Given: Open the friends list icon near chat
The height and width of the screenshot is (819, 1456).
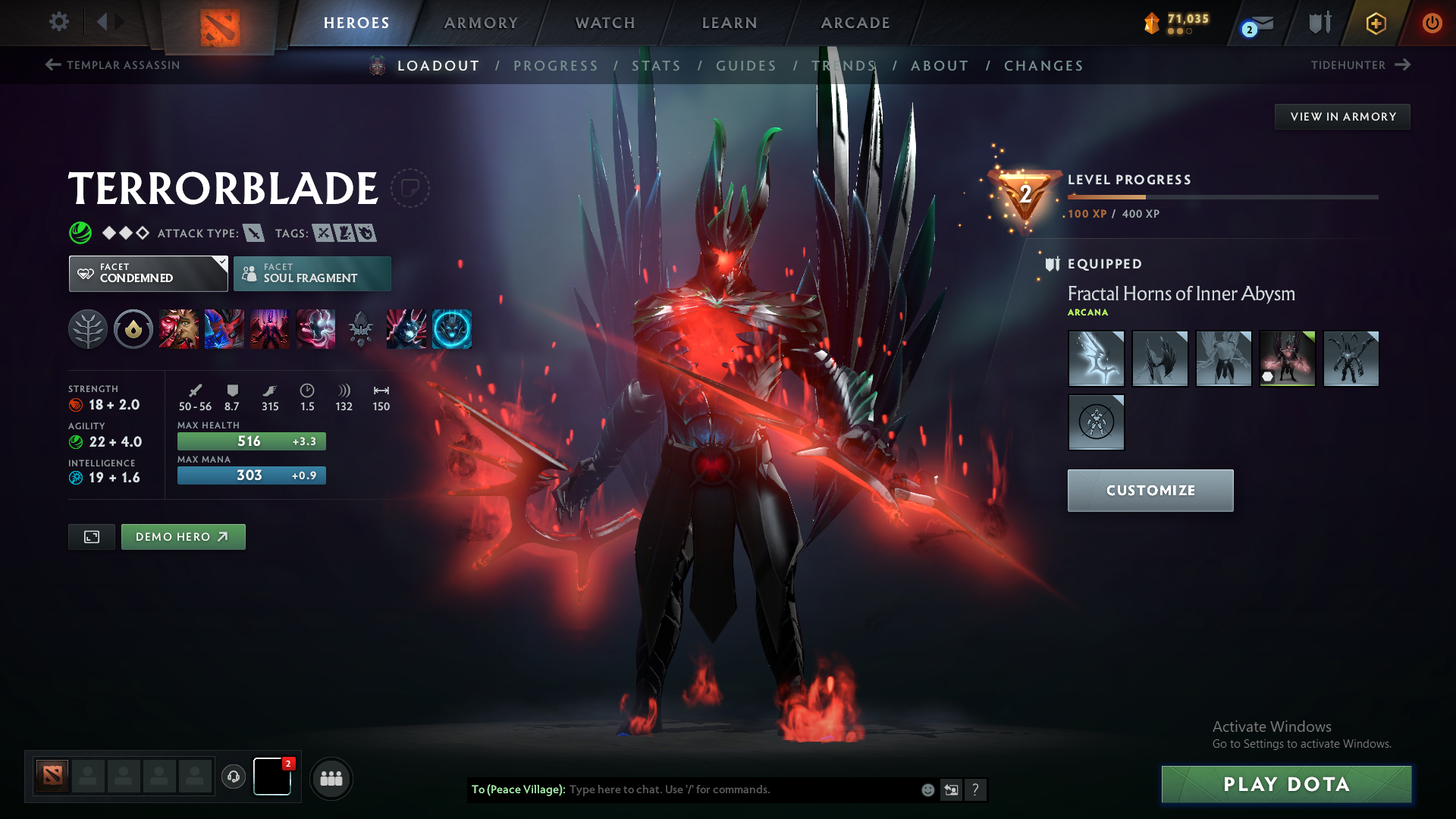Looking at the screenshot, I should point(331,778).
